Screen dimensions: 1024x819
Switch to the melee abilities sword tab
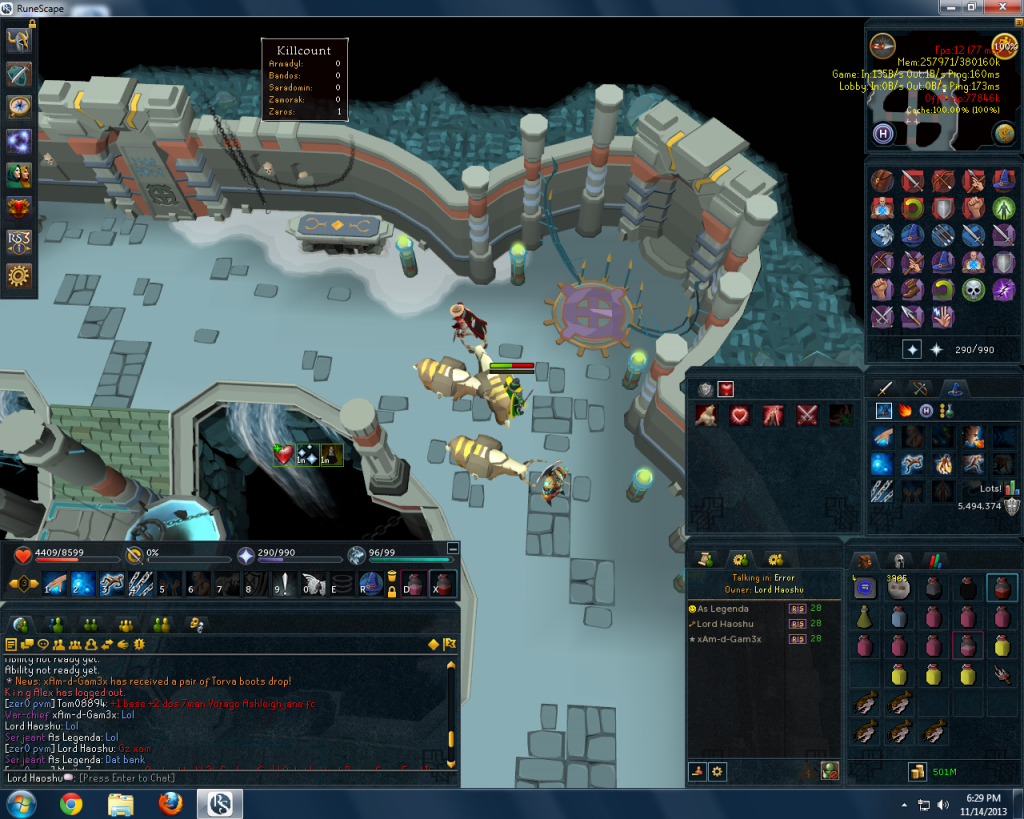pyautogui.click(x=884, y=388)
